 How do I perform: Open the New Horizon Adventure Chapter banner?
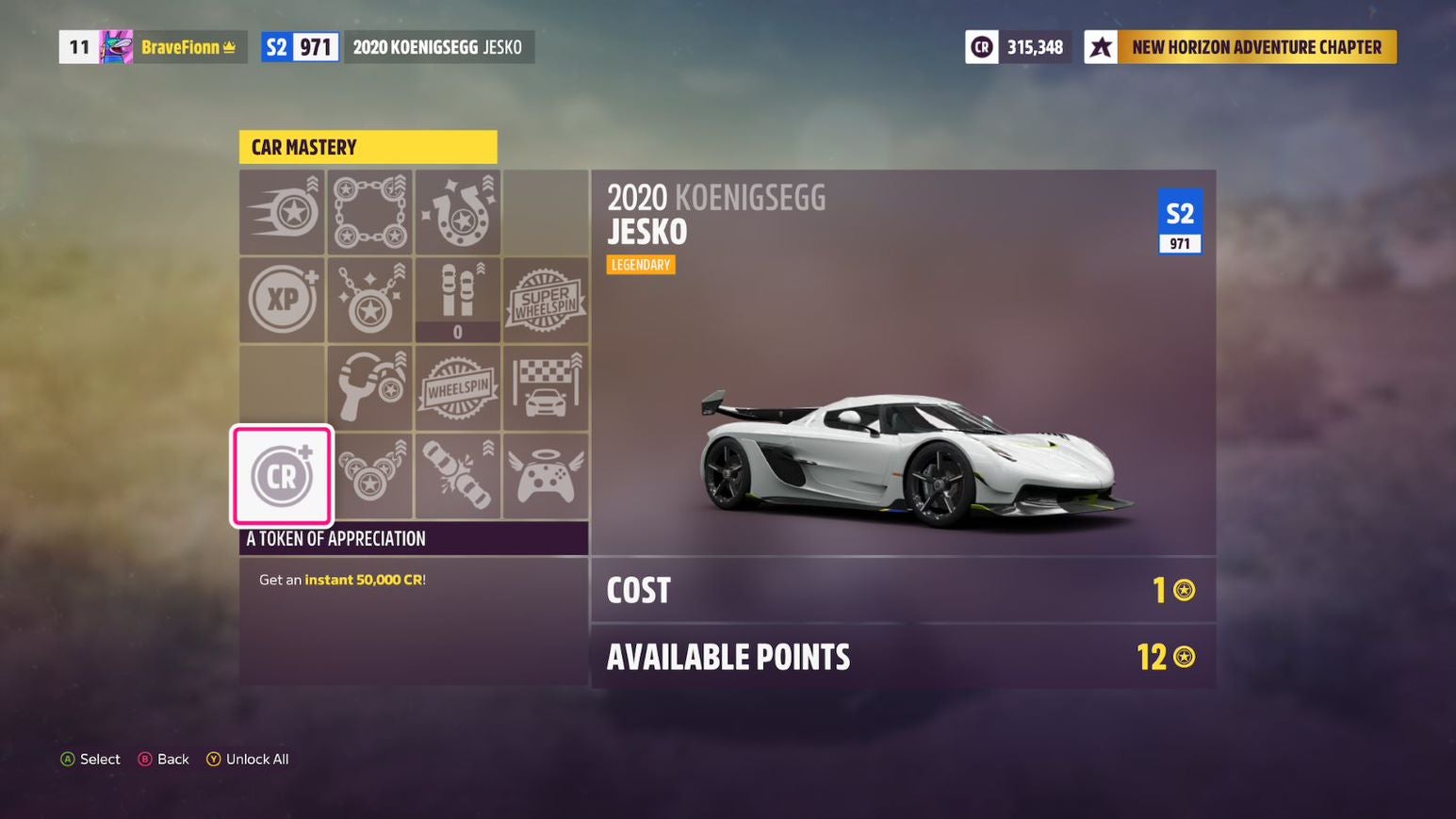point(1240,47)
